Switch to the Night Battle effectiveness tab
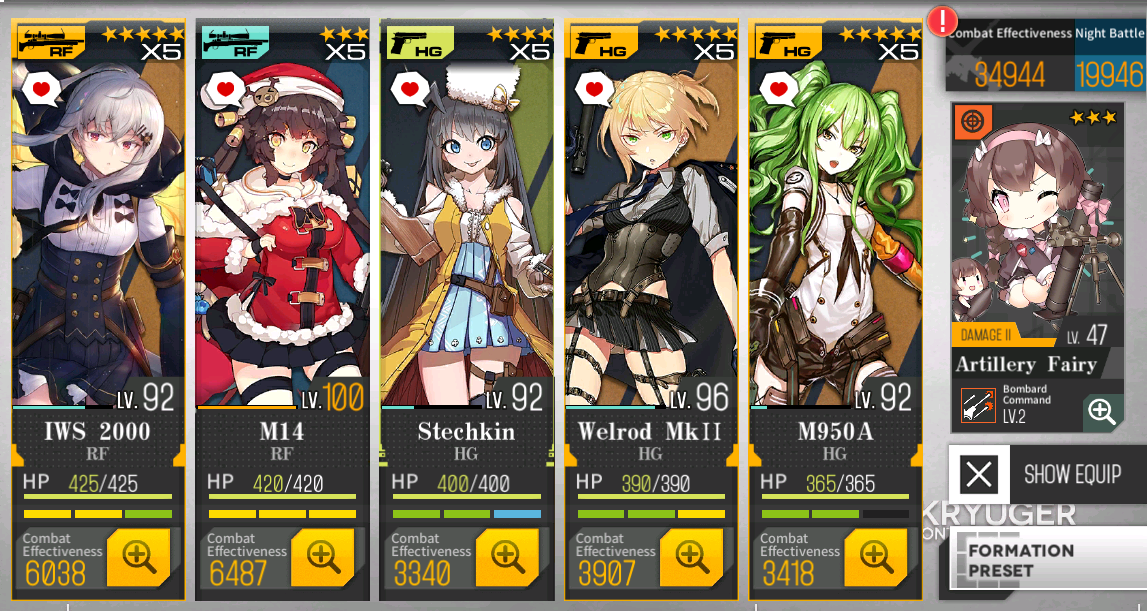The height and width of the screenshot is (611, 1147). (x=1110, y=59)
